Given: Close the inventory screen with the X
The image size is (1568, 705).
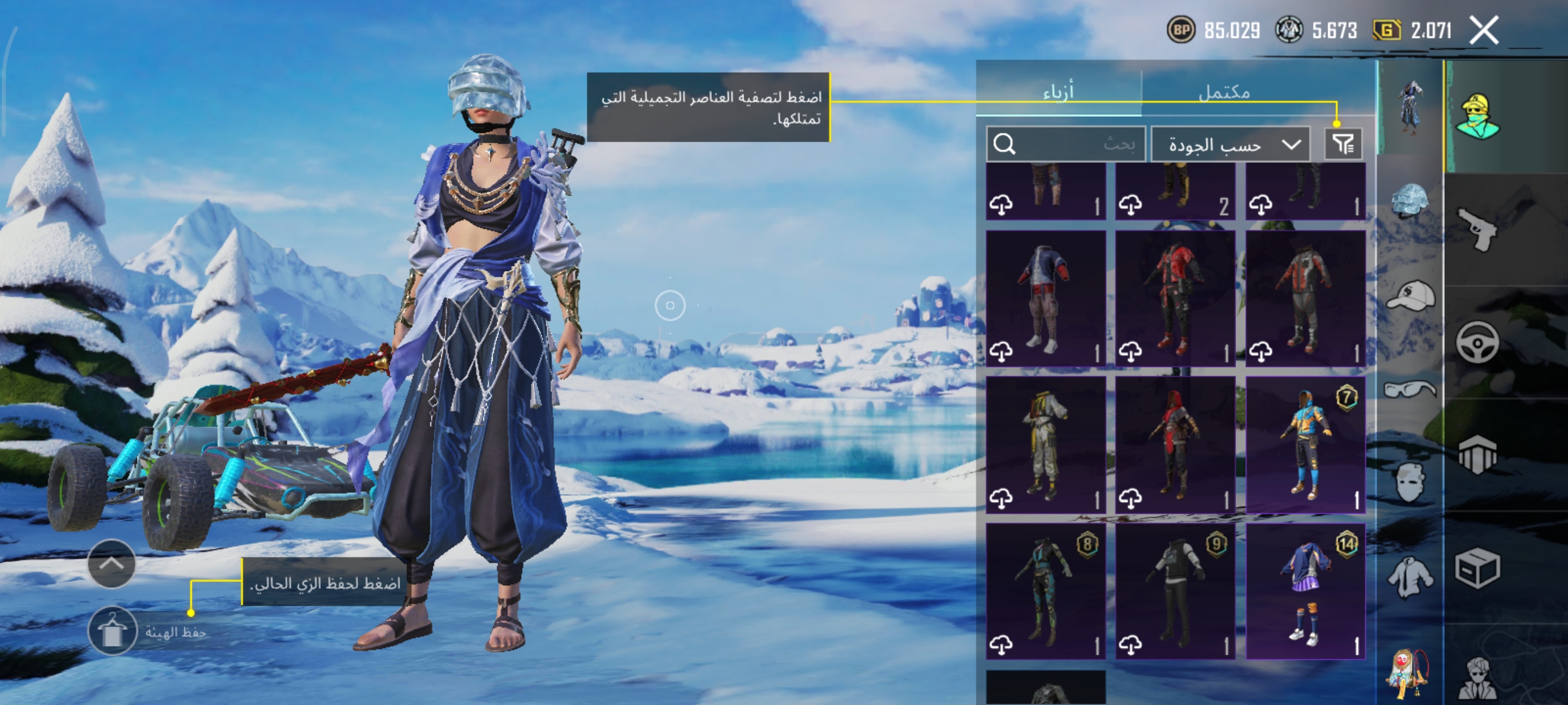Looking at the screenshot, I should click(1484, 31).
